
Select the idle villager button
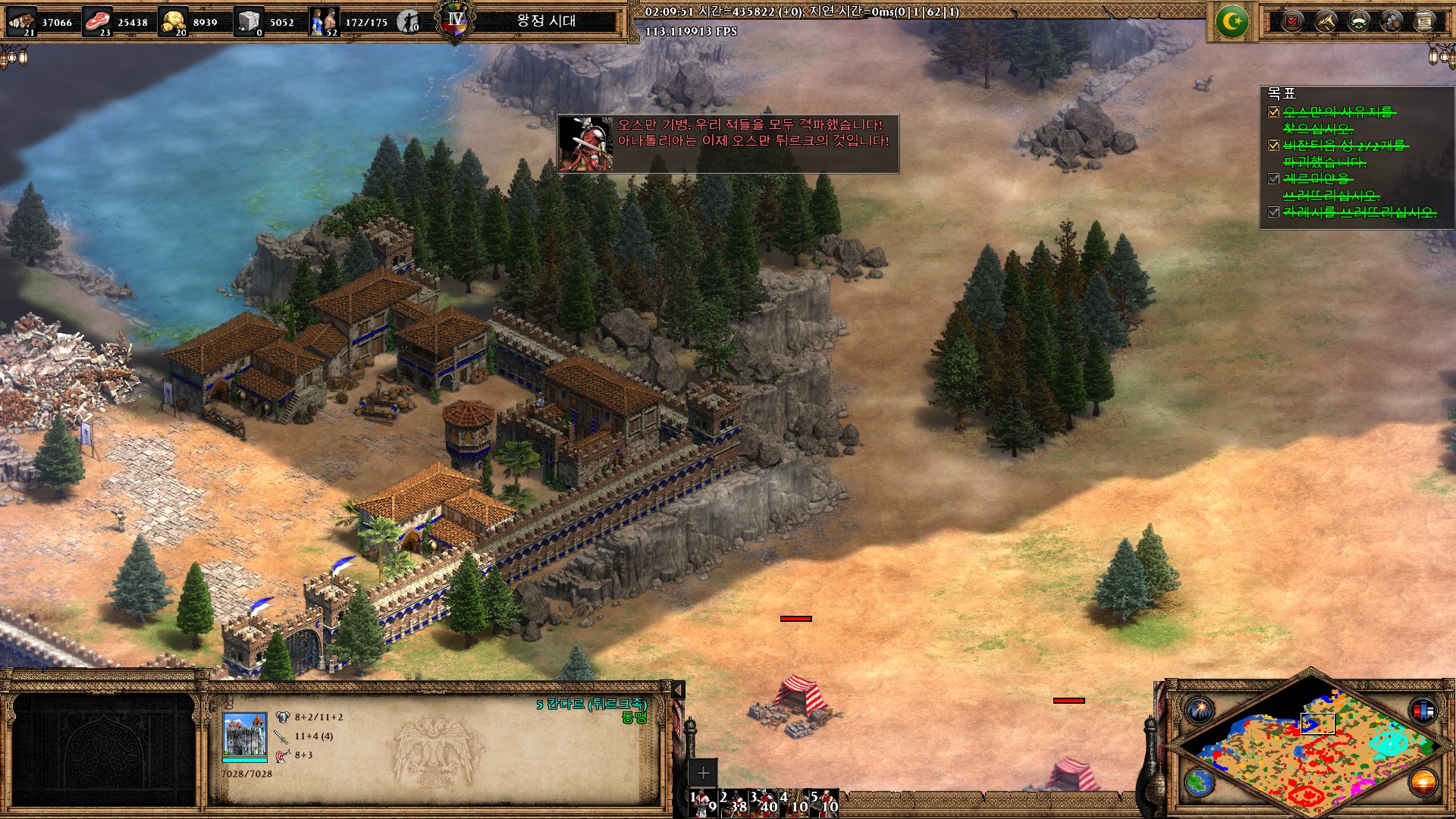(x=409, y=22)
